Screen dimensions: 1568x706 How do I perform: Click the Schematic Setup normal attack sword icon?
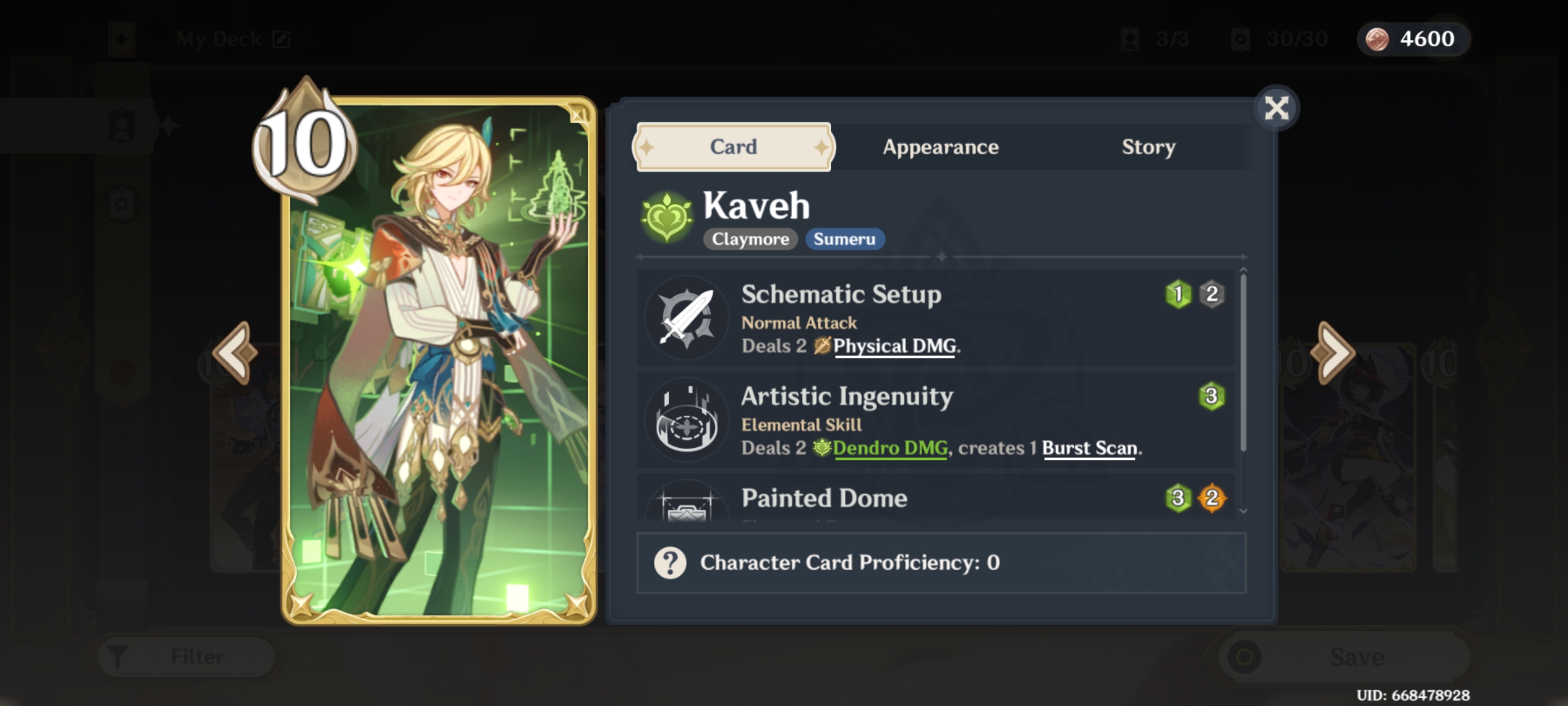click(687, 318)
